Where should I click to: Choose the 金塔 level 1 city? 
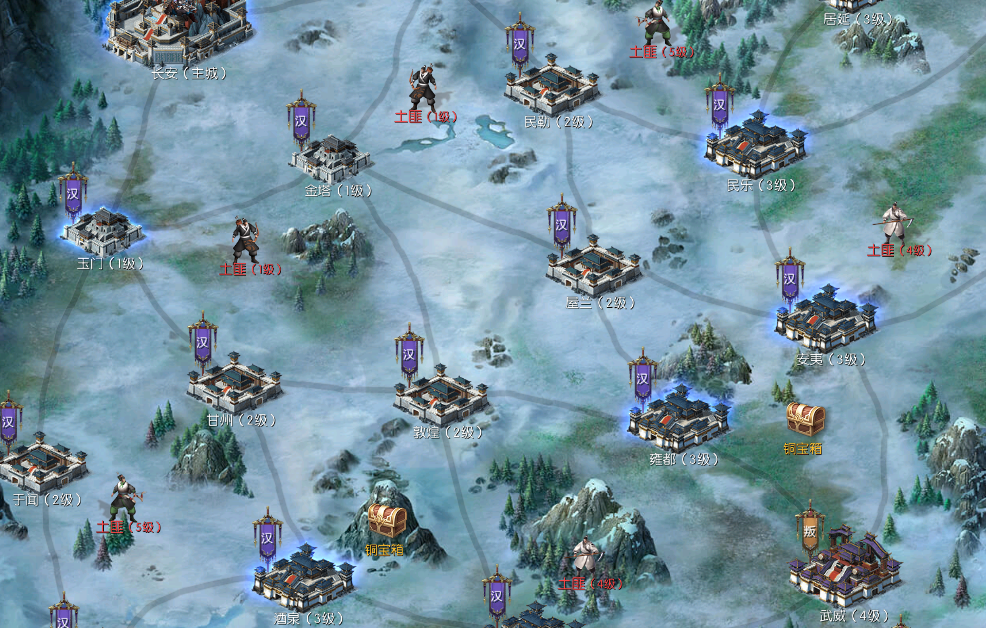pyautogui.click(x=331, y=158)
